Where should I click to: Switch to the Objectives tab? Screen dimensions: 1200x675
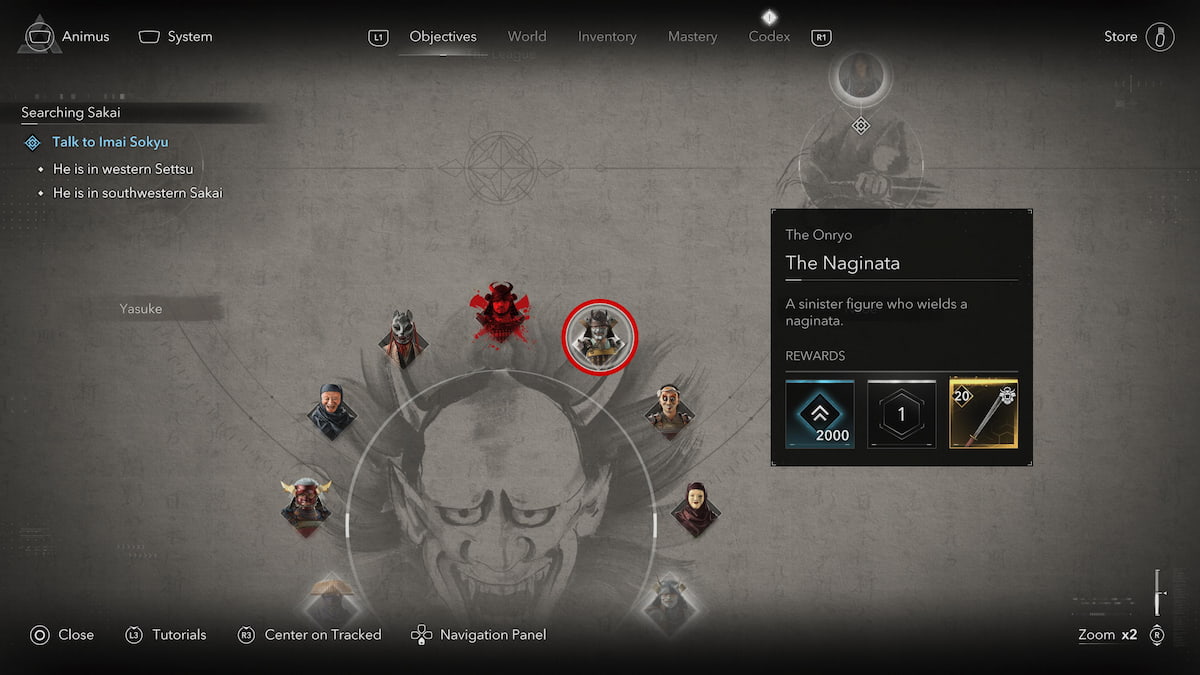[x=442, y=37]
